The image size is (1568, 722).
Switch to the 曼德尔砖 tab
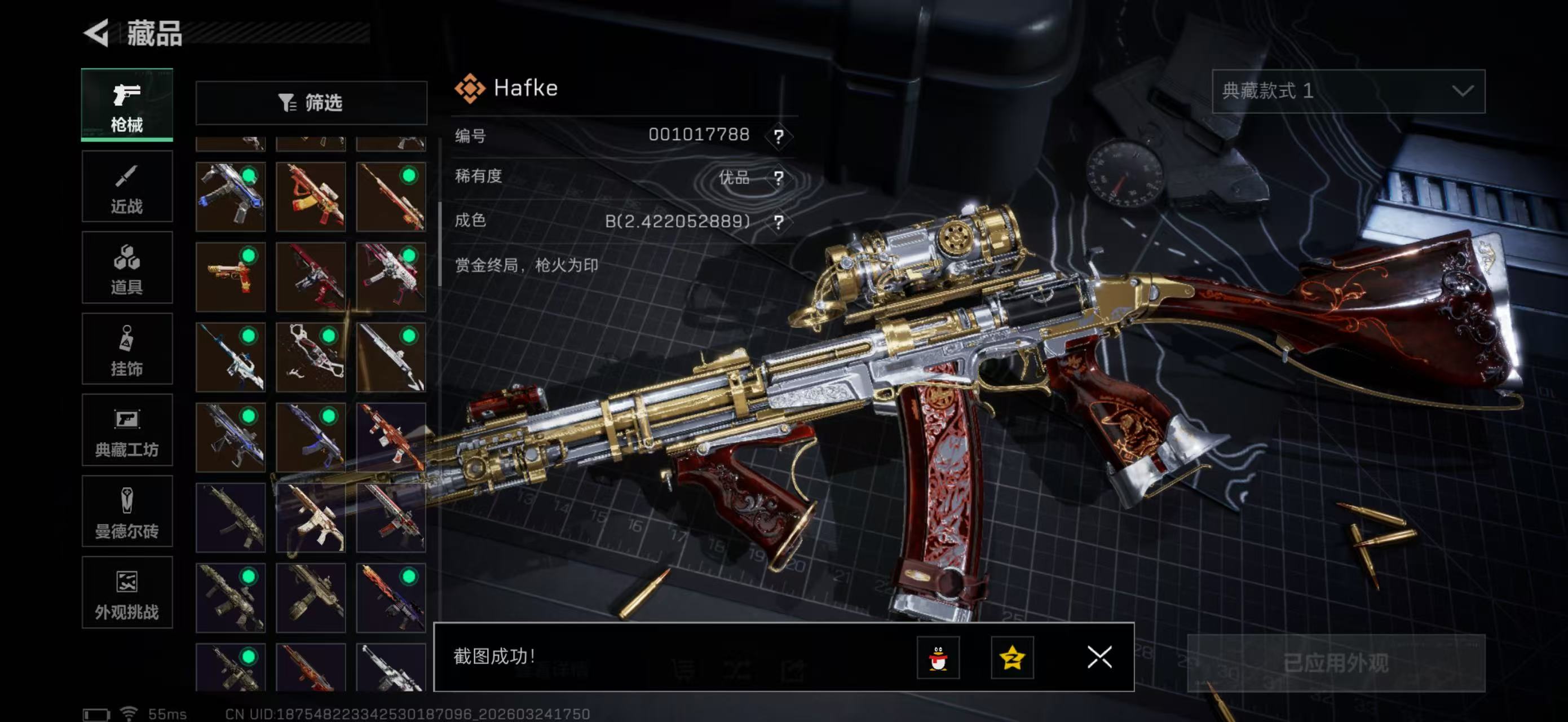pos(127,512)
